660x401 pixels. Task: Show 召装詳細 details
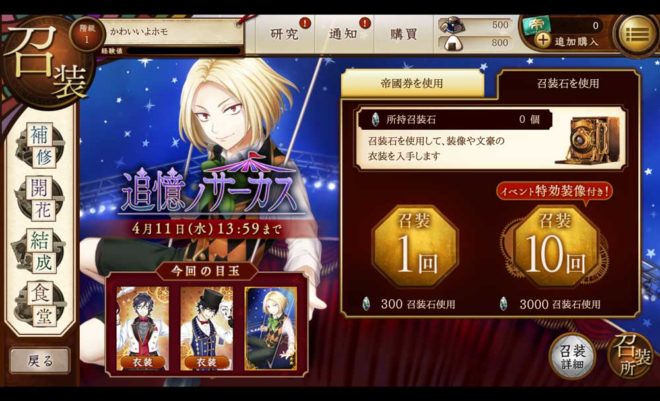pos(573,356)
